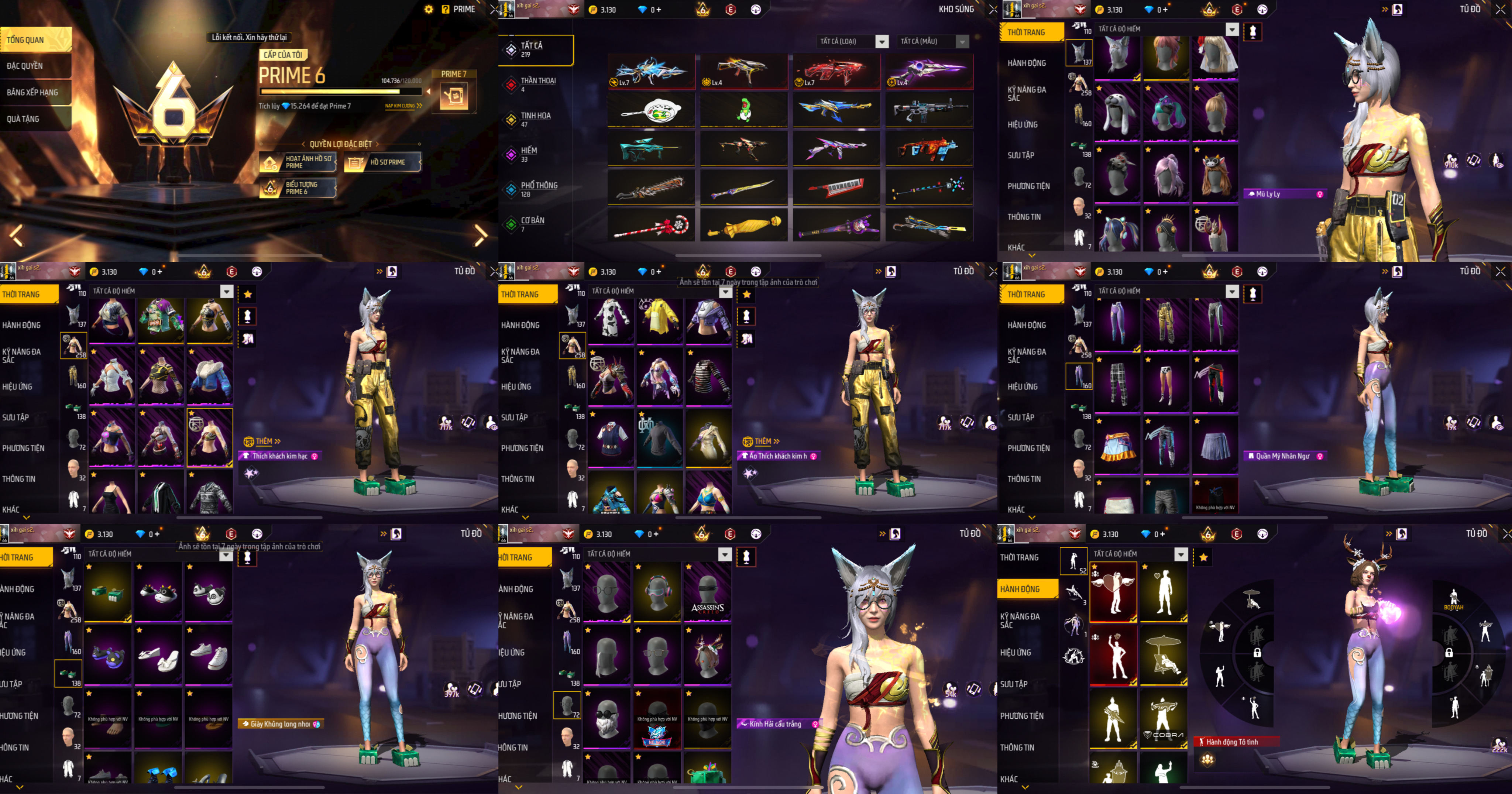Filter weapons by Thần Thoại rarity

535,85
